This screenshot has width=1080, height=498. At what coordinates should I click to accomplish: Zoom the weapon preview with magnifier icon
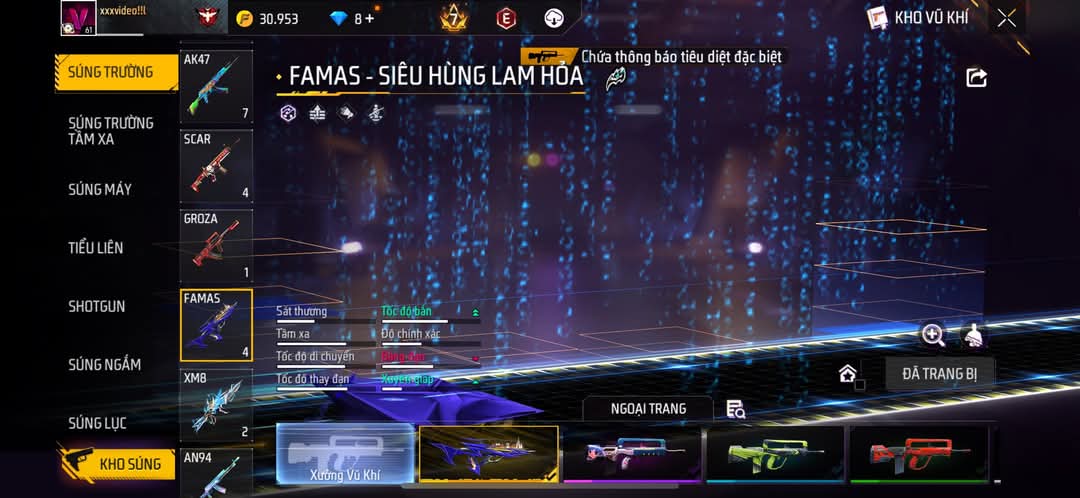click(x=933, y=335)
